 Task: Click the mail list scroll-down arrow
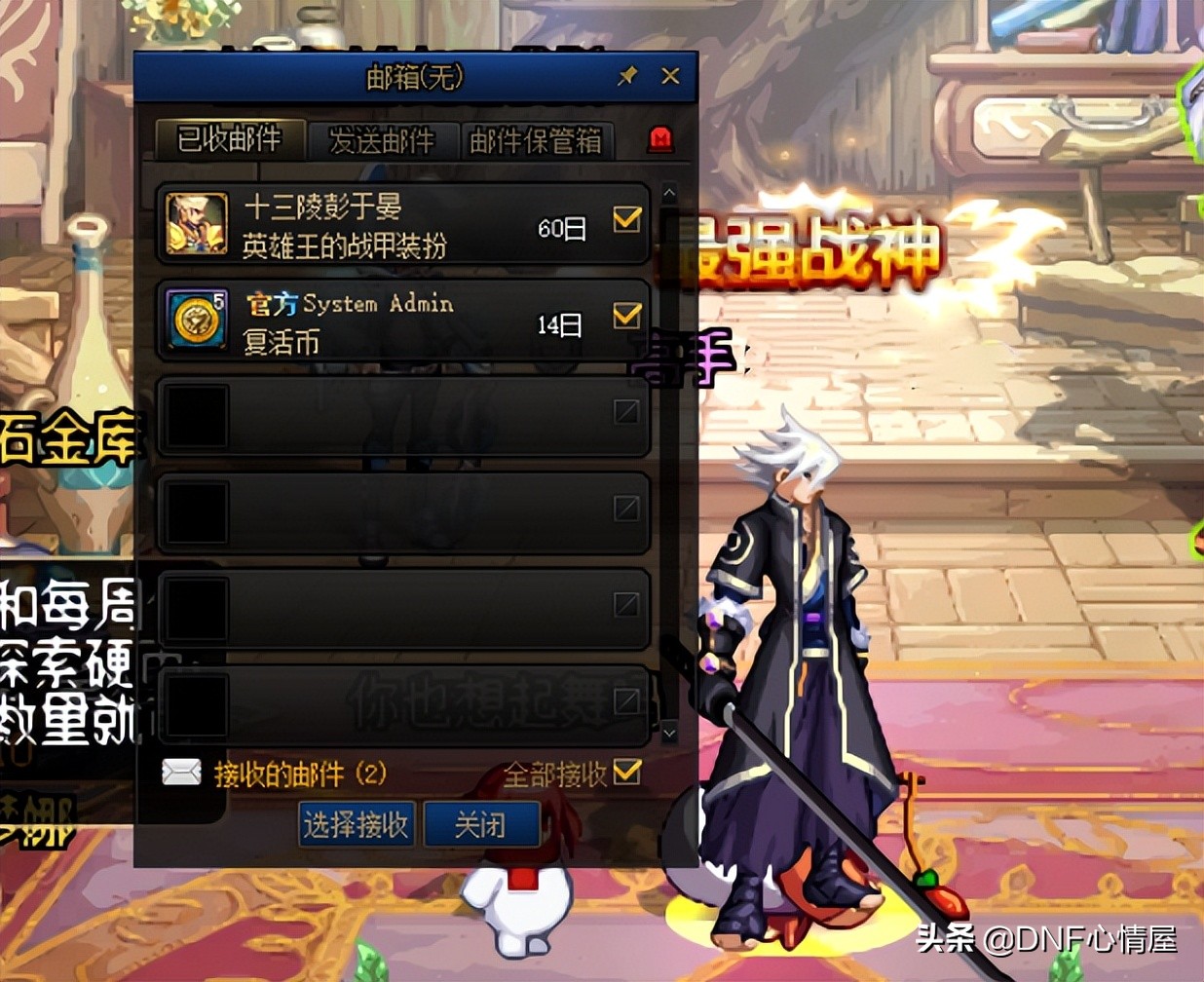[x=668, y=732]
